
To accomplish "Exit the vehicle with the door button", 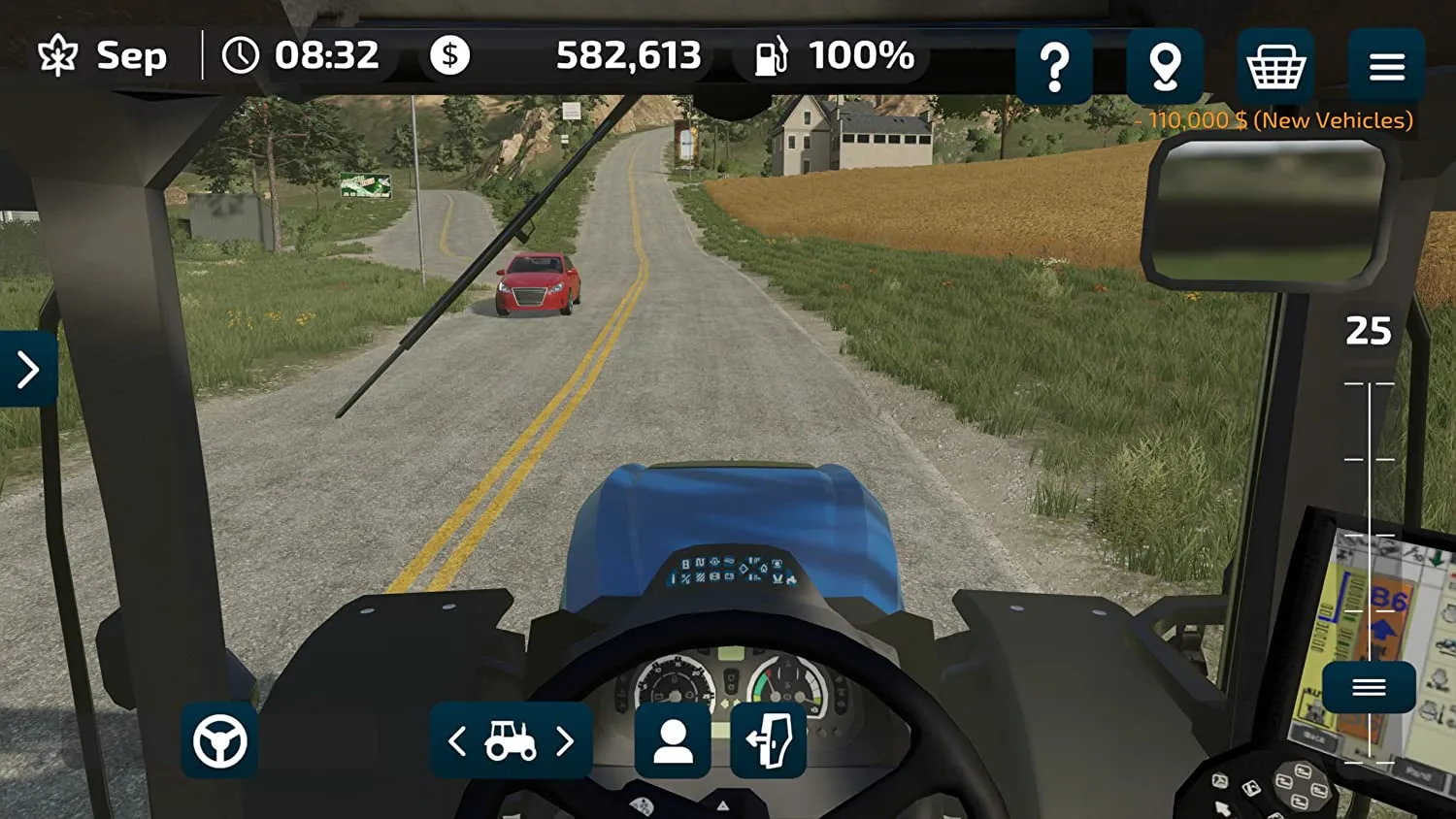I will pos(768,741).
